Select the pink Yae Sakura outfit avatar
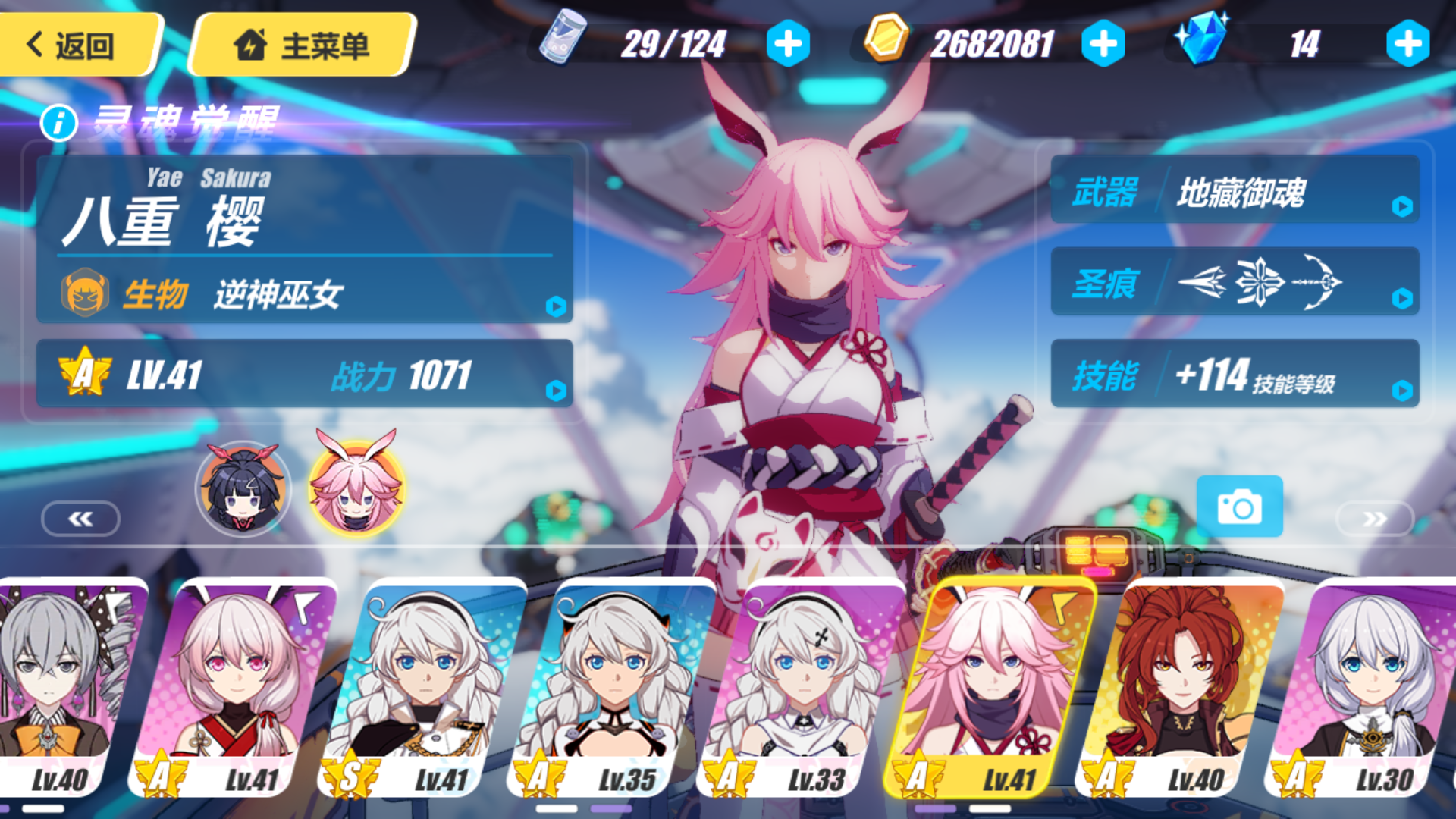Screen dimensions: 1456x819 (x=356, y=491)
